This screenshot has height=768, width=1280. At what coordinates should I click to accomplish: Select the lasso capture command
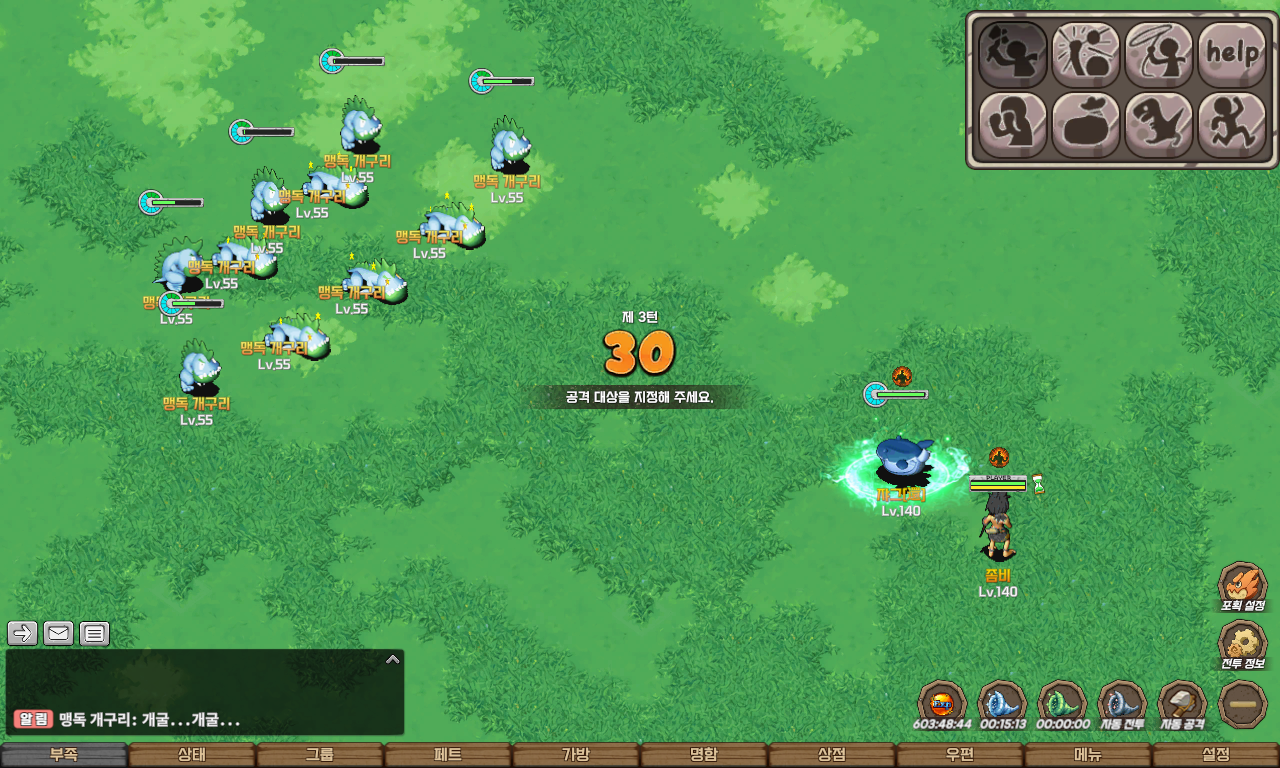[x=1158, y=53]
